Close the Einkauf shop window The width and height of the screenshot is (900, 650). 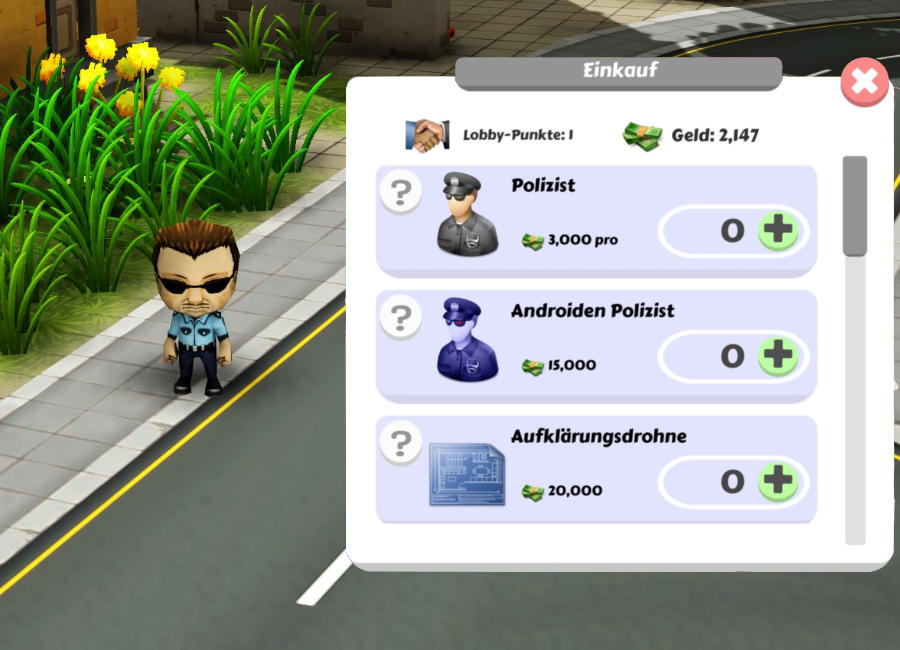pyautogui.click(x=864, y=82)
